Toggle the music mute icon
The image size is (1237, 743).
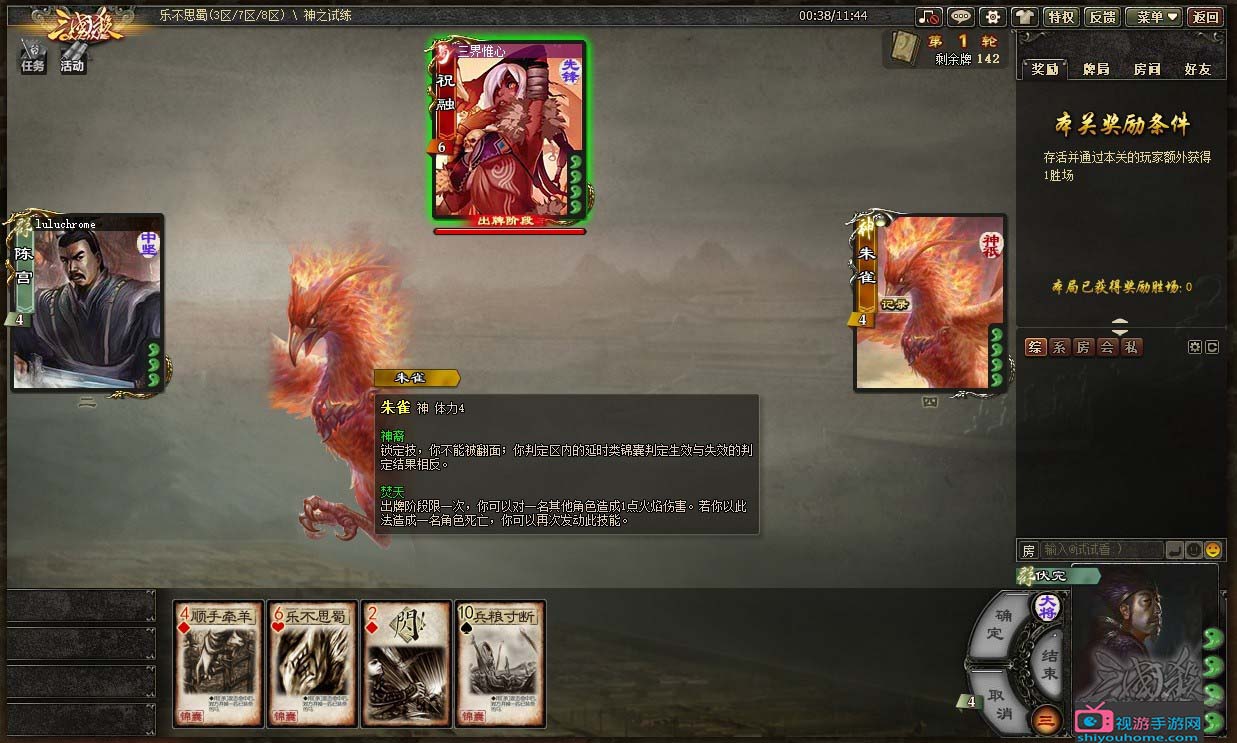930,17
